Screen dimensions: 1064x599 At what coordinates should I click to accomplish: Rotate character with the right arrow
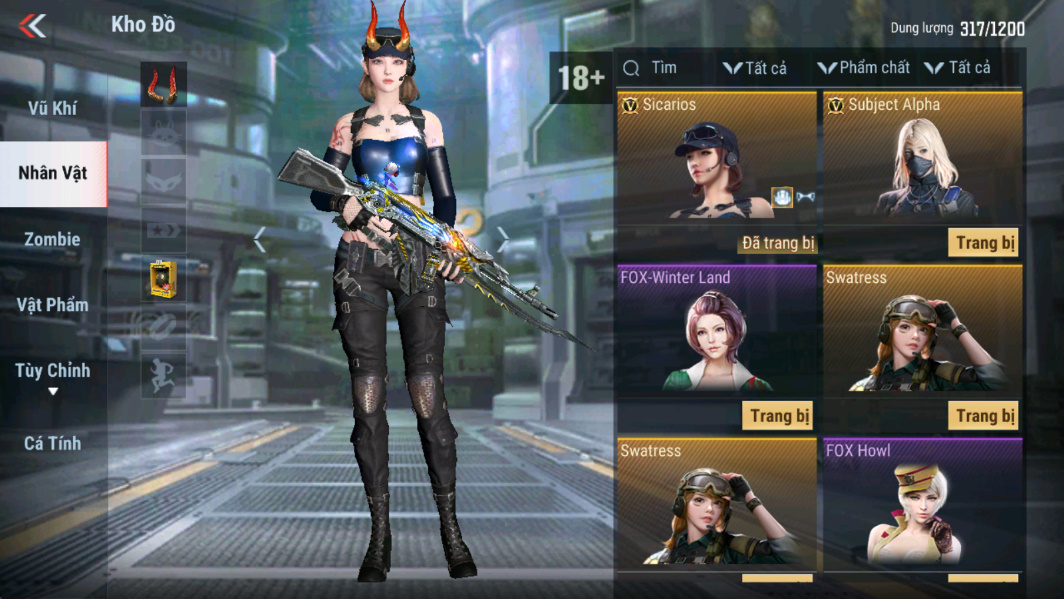503,238
